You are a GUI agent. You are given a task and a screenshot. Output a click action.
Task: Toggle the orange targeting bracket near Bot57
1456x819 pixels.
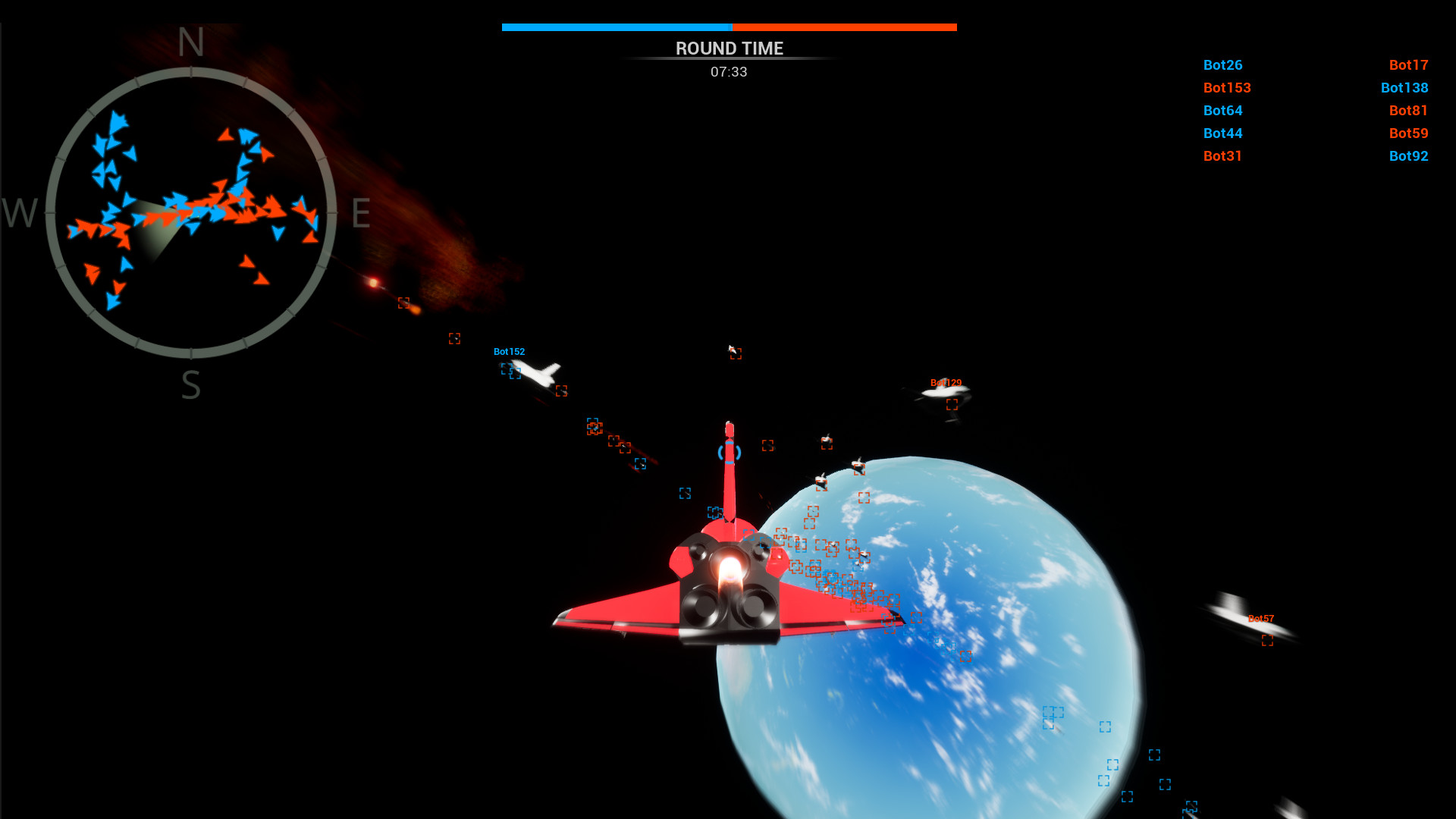pyautogui.click(x=1266, y=642)
